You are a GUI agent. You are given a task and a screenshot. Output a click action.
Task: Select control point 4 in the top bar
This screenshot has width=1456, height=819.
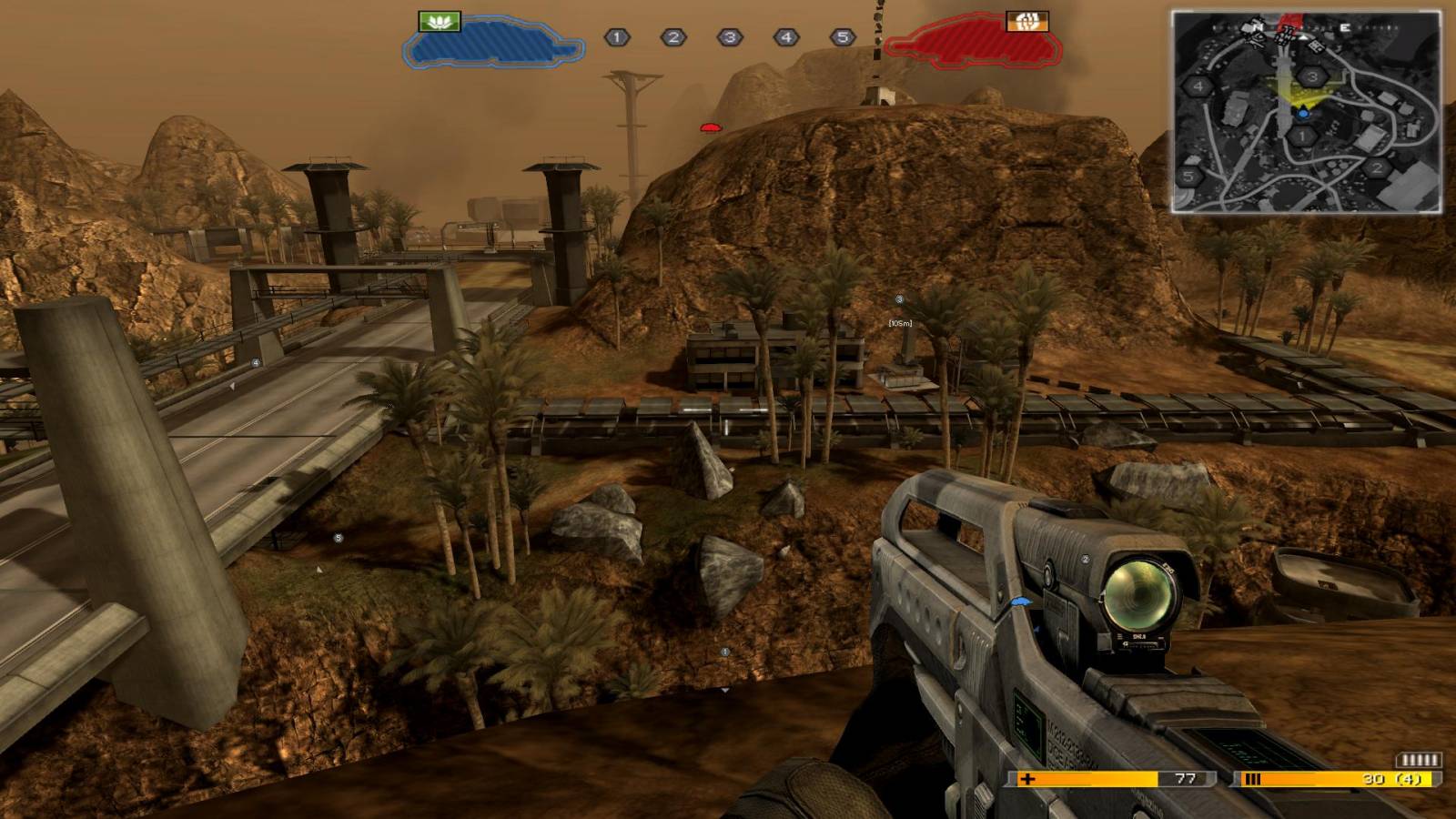[786, 37]
